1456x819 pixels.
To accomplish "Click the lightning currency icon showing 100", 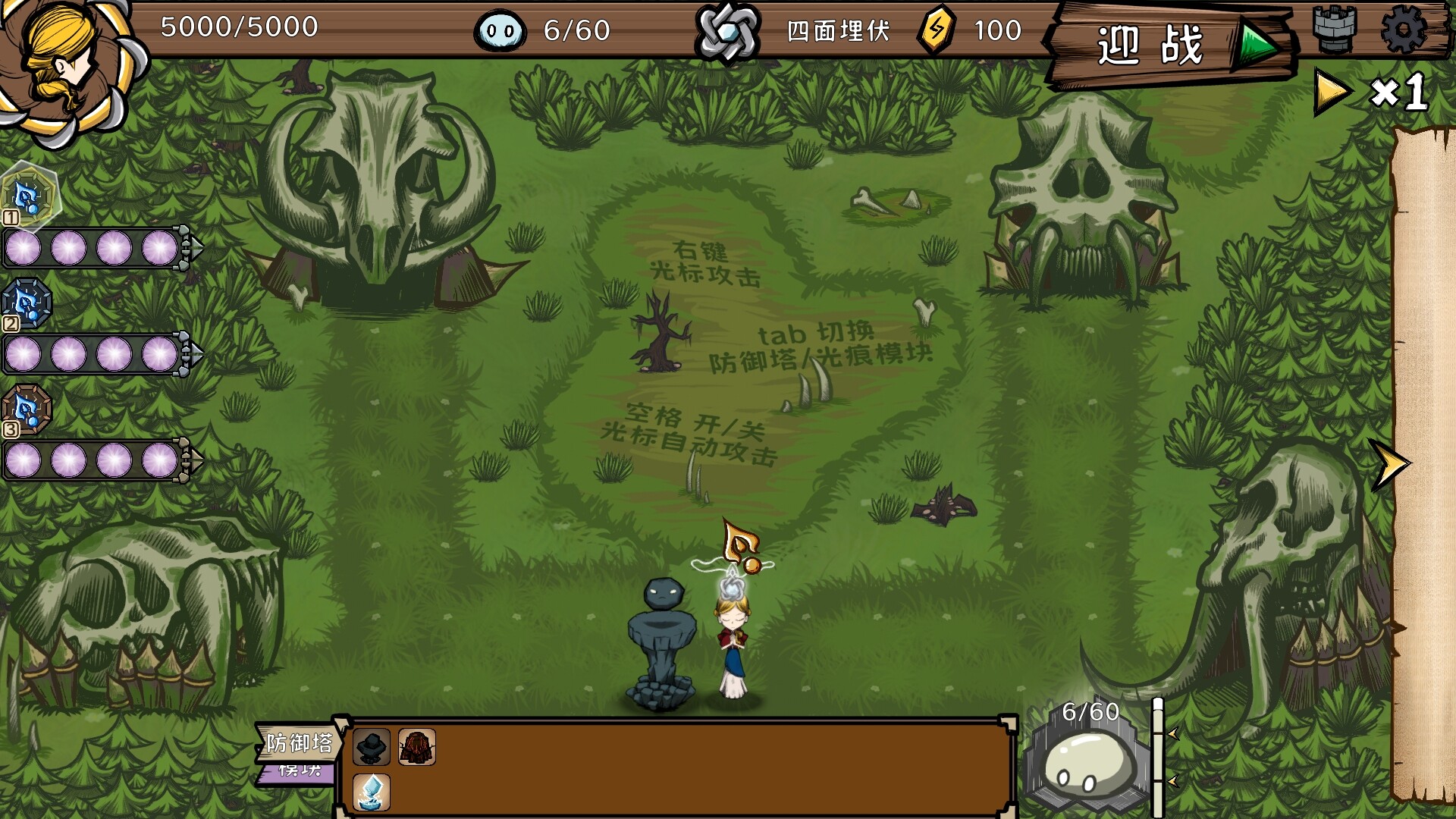I will coord(937,30).
